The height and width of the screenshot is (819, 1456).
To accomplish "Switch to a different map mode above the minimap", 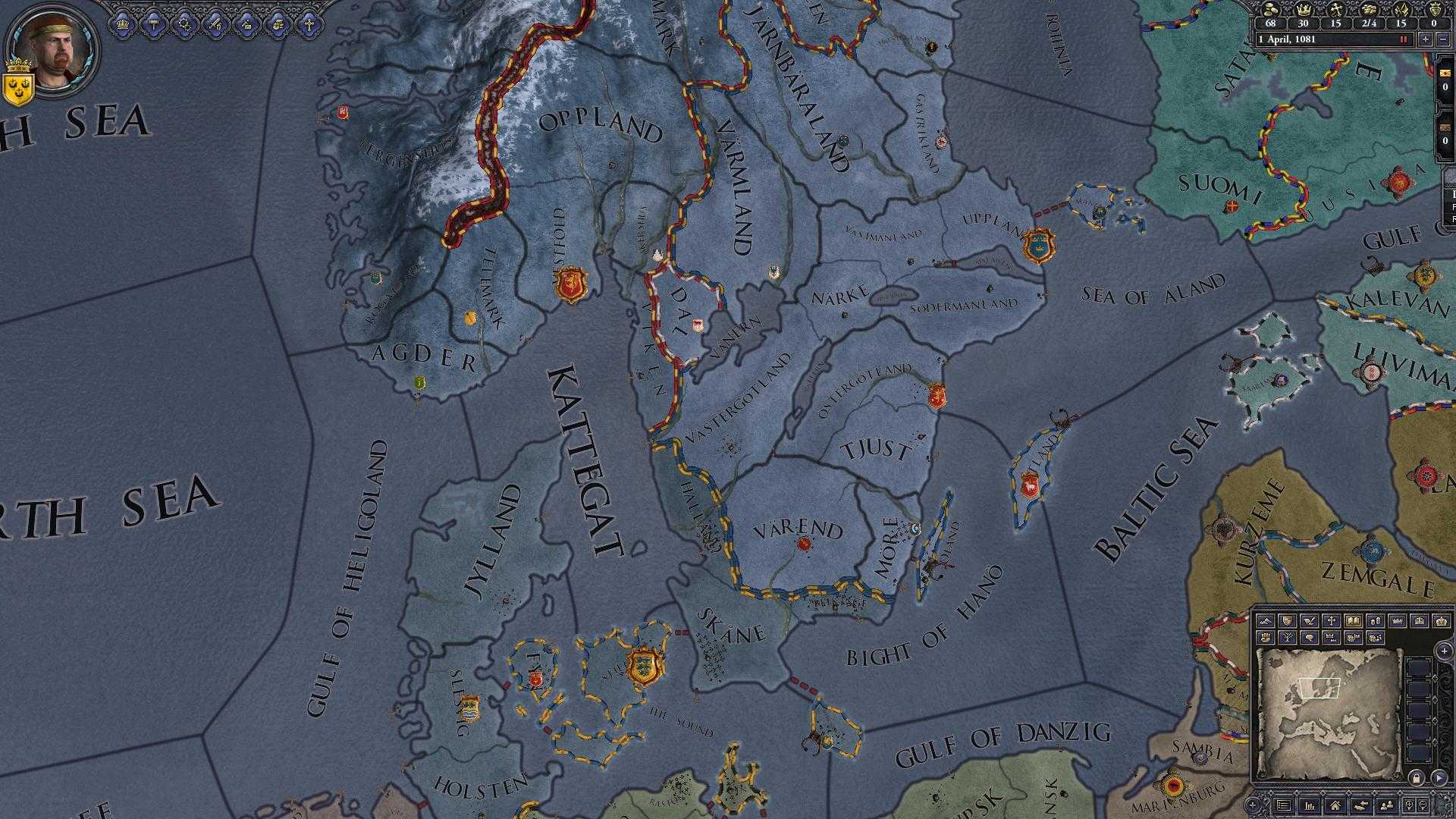I will (1265, 621).
